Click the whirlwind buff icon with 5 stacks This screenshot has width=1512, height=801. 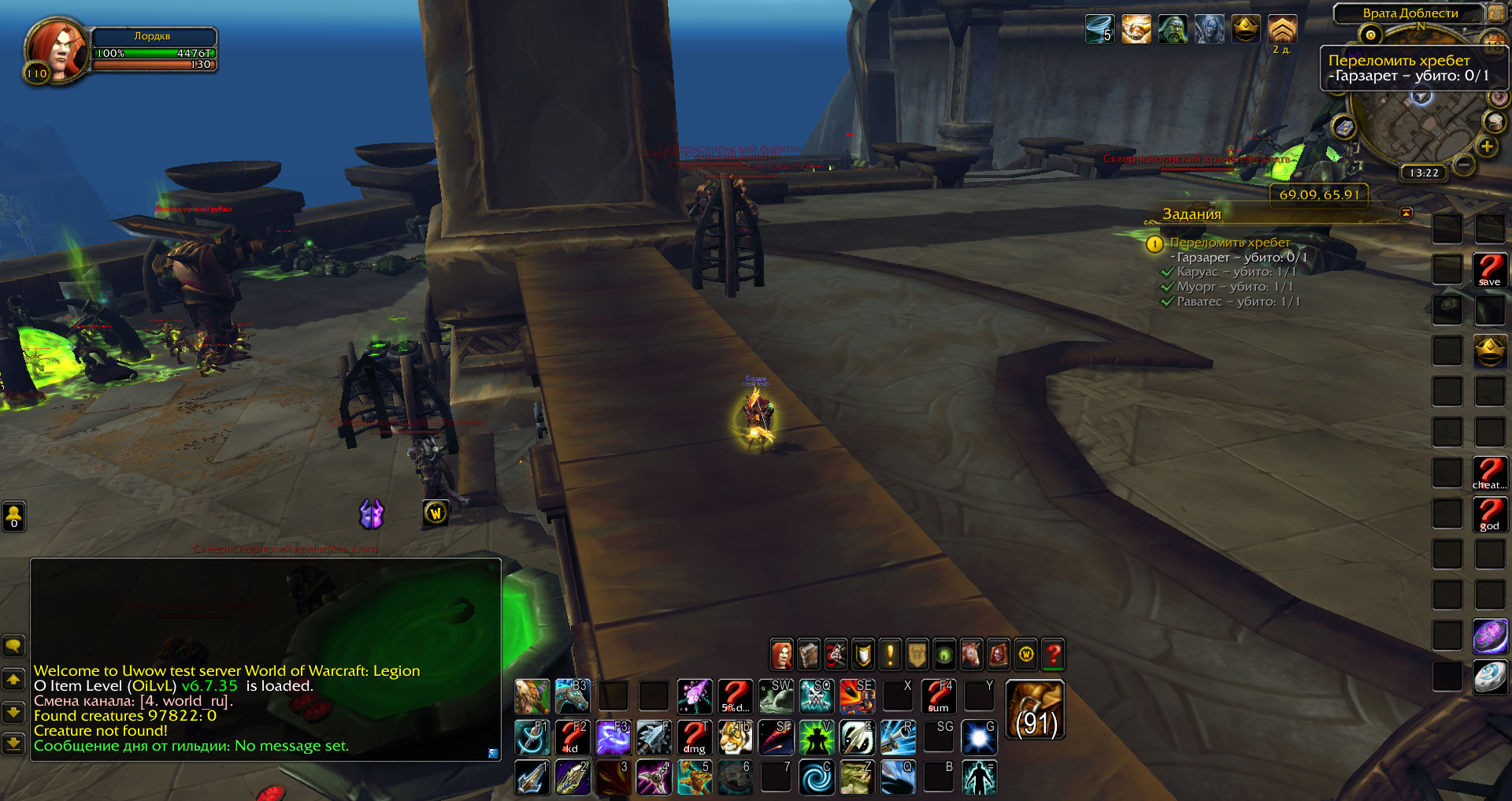click(x=1099, y=30)
